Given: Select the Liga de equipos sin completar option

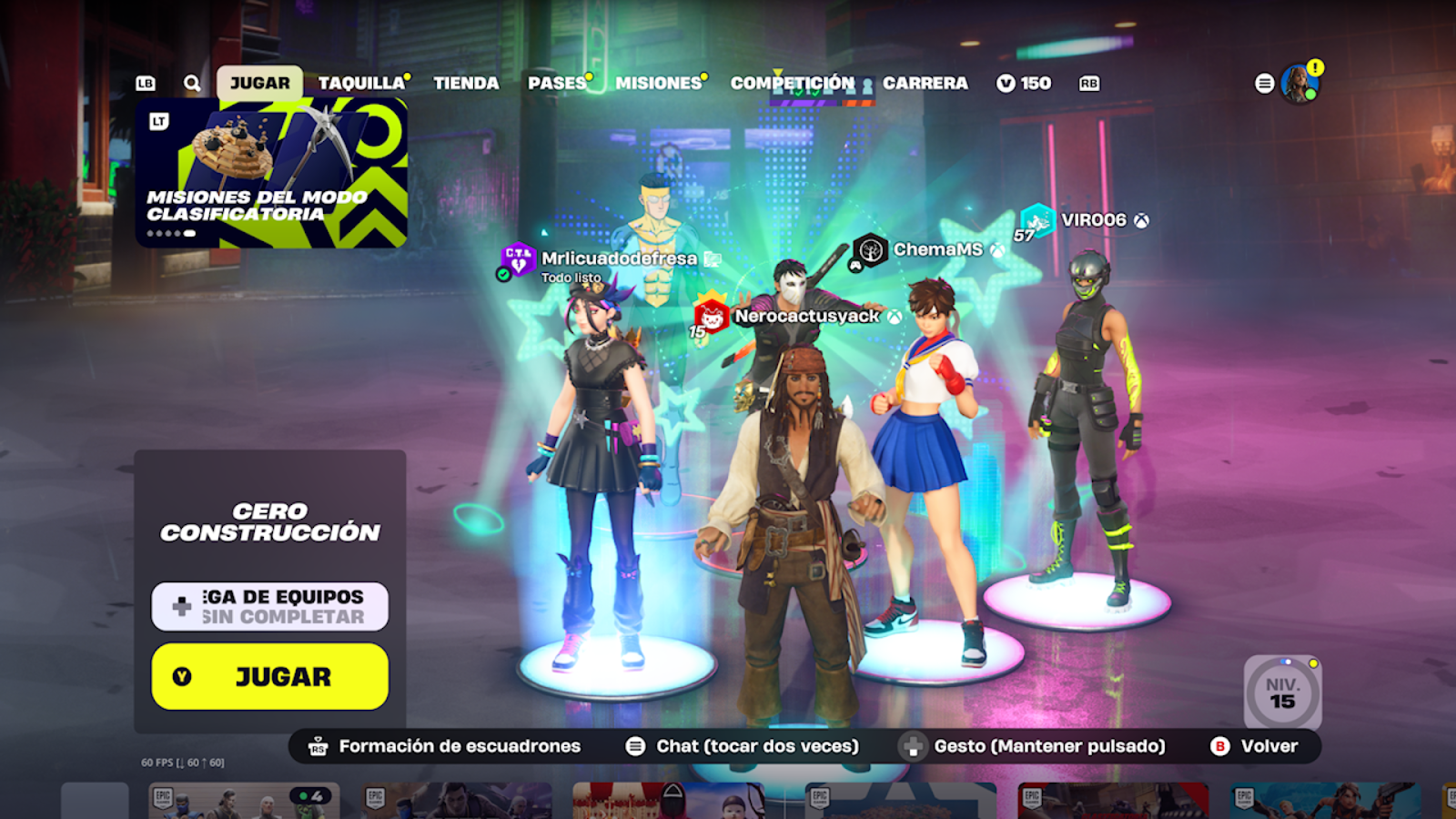Looking at the screenshot, I should (270, 606).
